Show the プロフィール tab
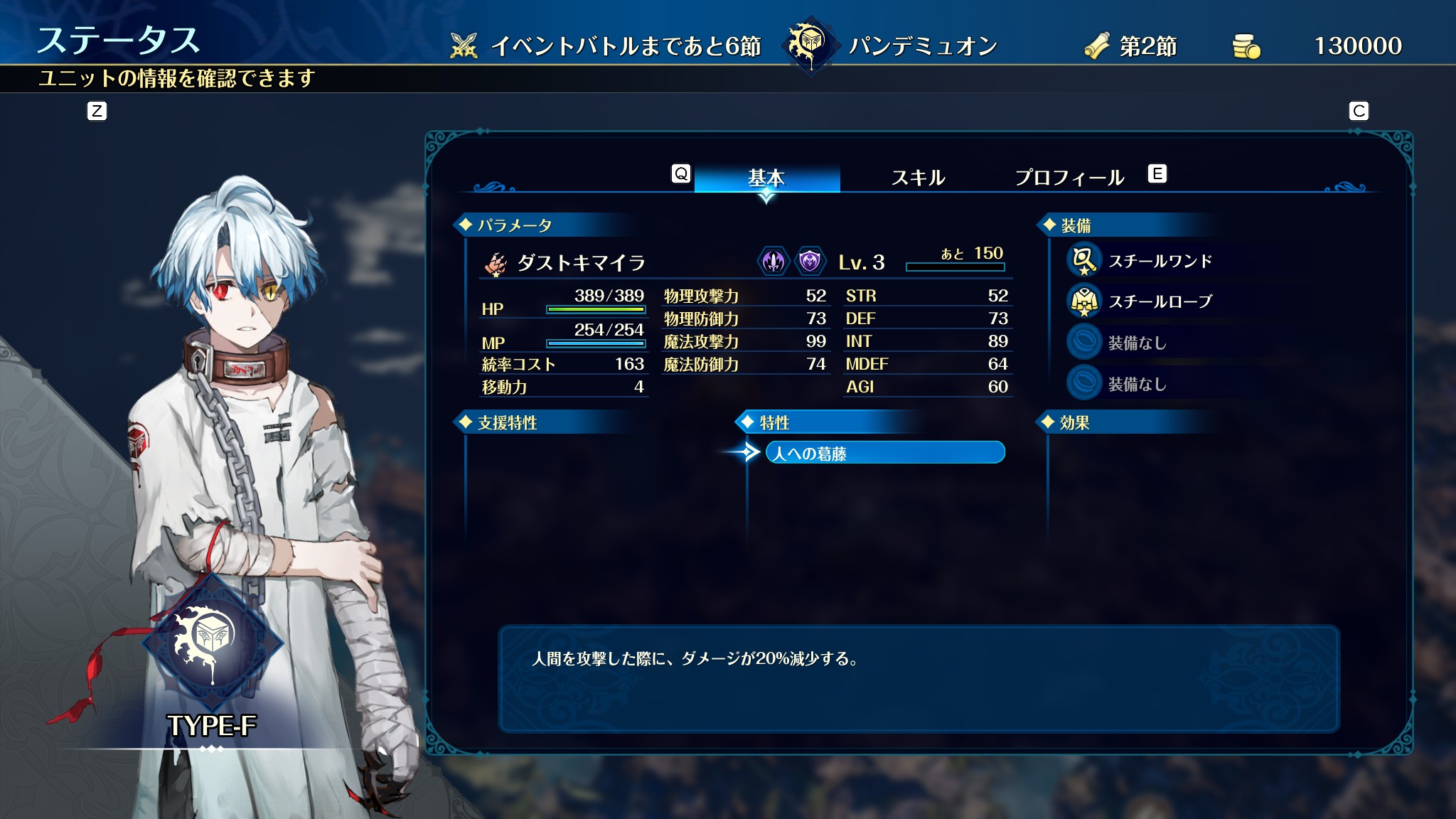1456x819 pixels. (1069, 177)
